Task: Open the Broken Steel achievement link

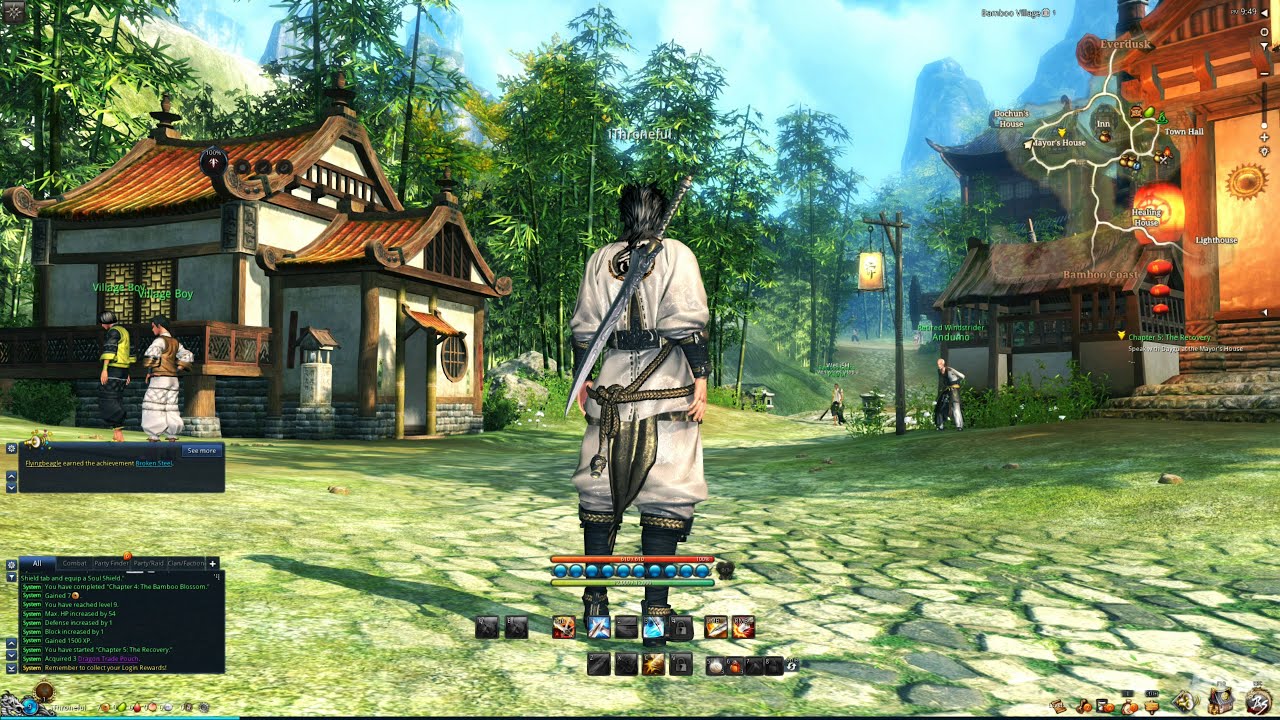Action: [154, 464]
